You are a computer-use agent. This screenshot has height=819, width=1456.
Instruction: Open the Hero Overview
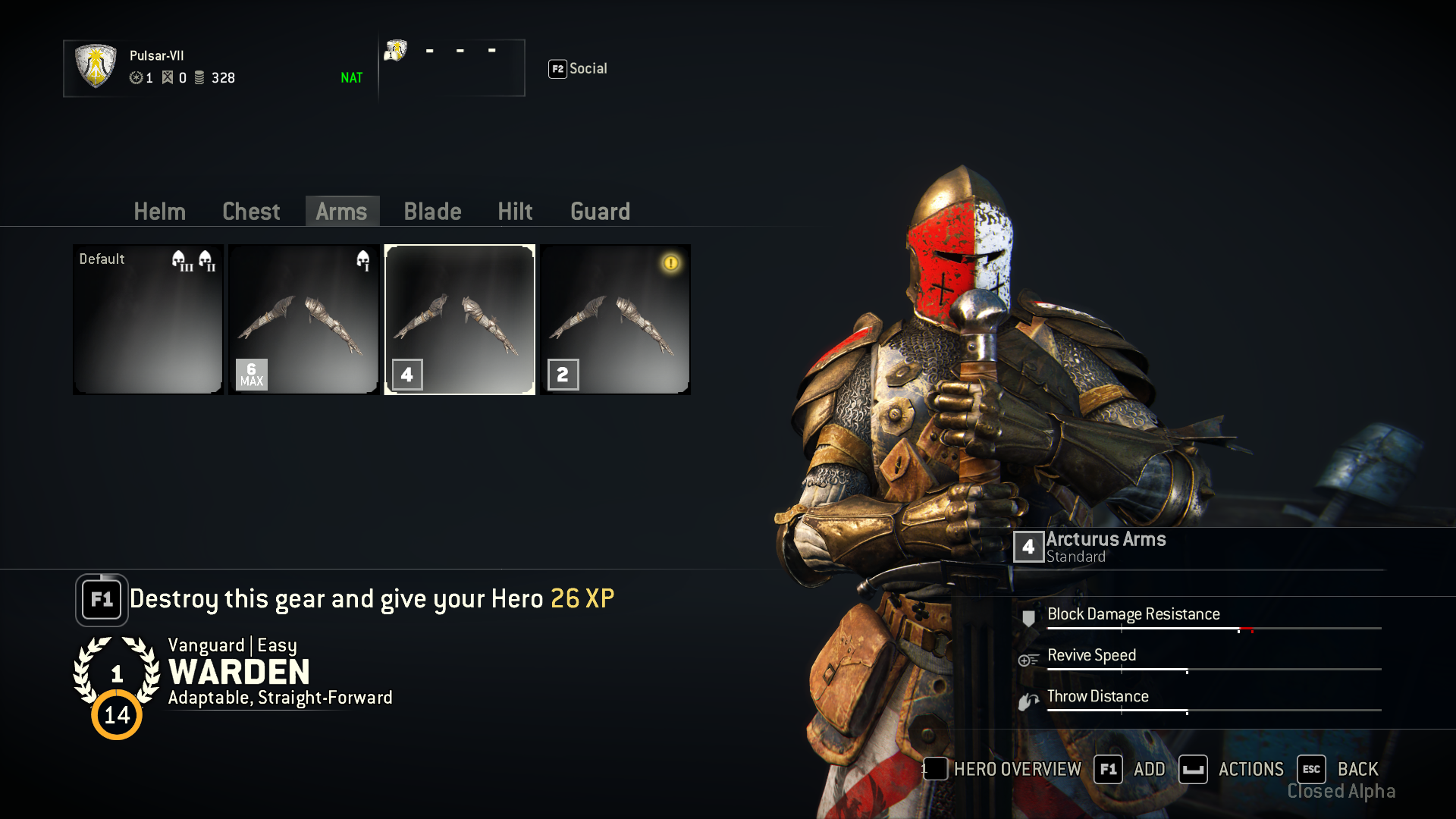tap(1003, 769)
